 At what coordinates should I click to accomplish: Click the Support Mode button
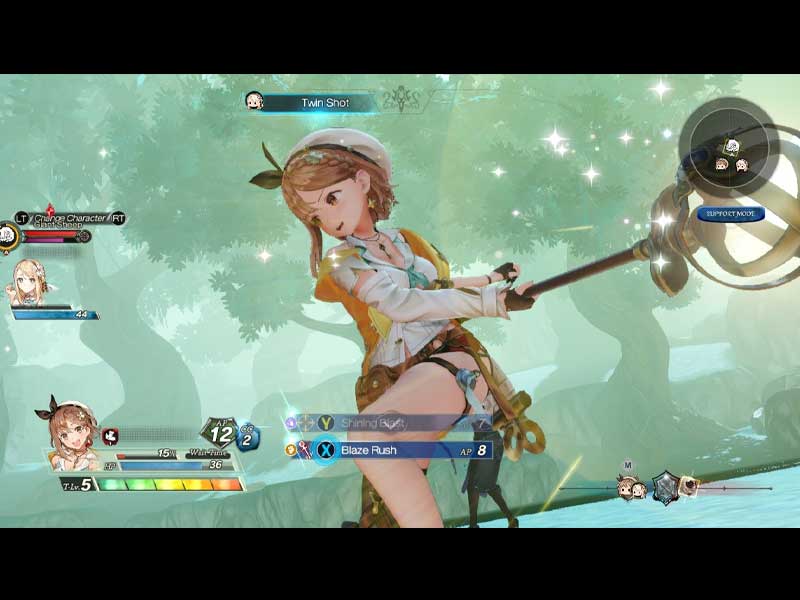(731, 214)
